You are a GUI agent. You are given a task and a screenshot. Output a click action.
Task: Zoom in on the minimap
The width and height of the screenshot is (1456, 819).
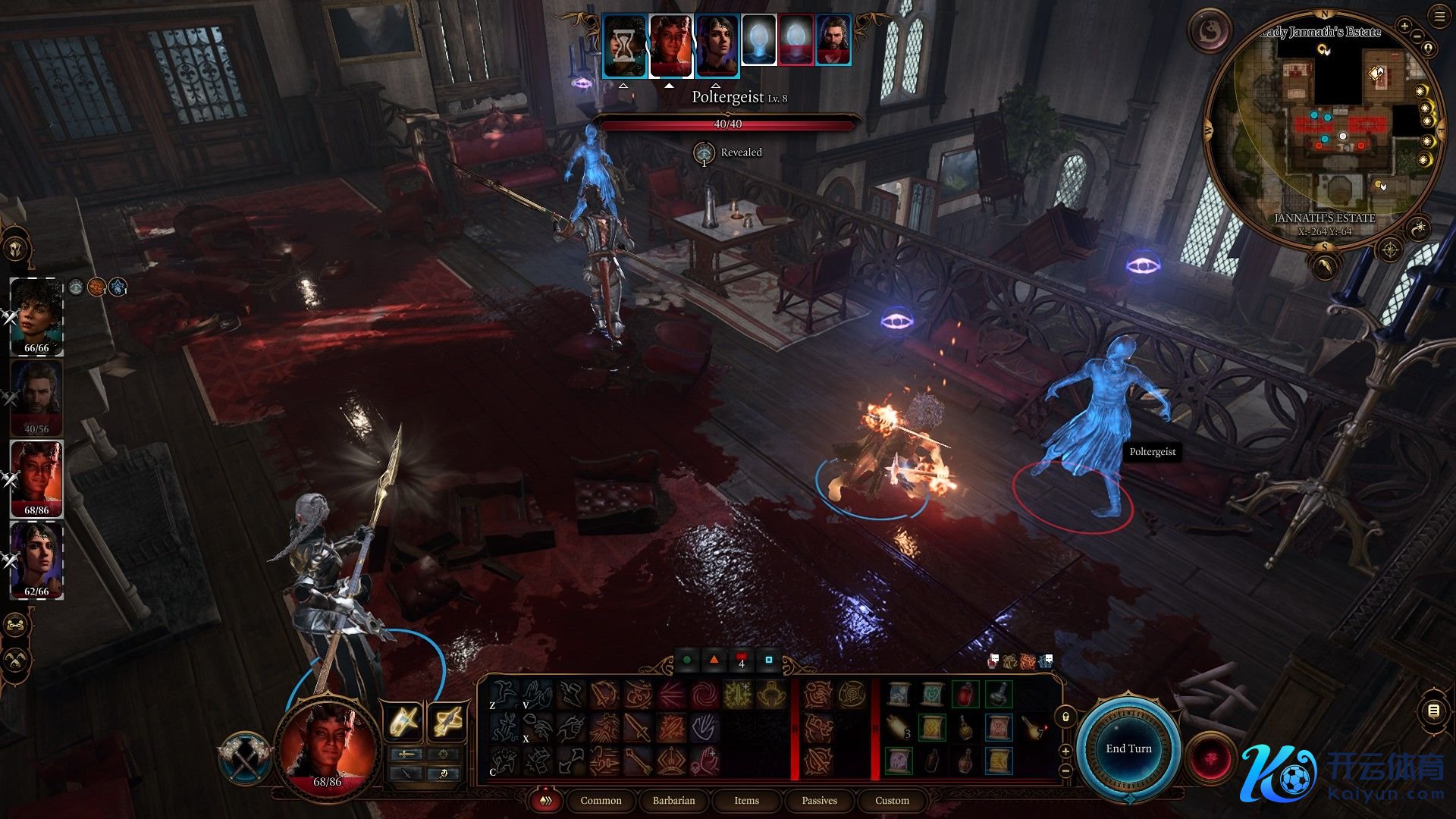pos(1404,27)
